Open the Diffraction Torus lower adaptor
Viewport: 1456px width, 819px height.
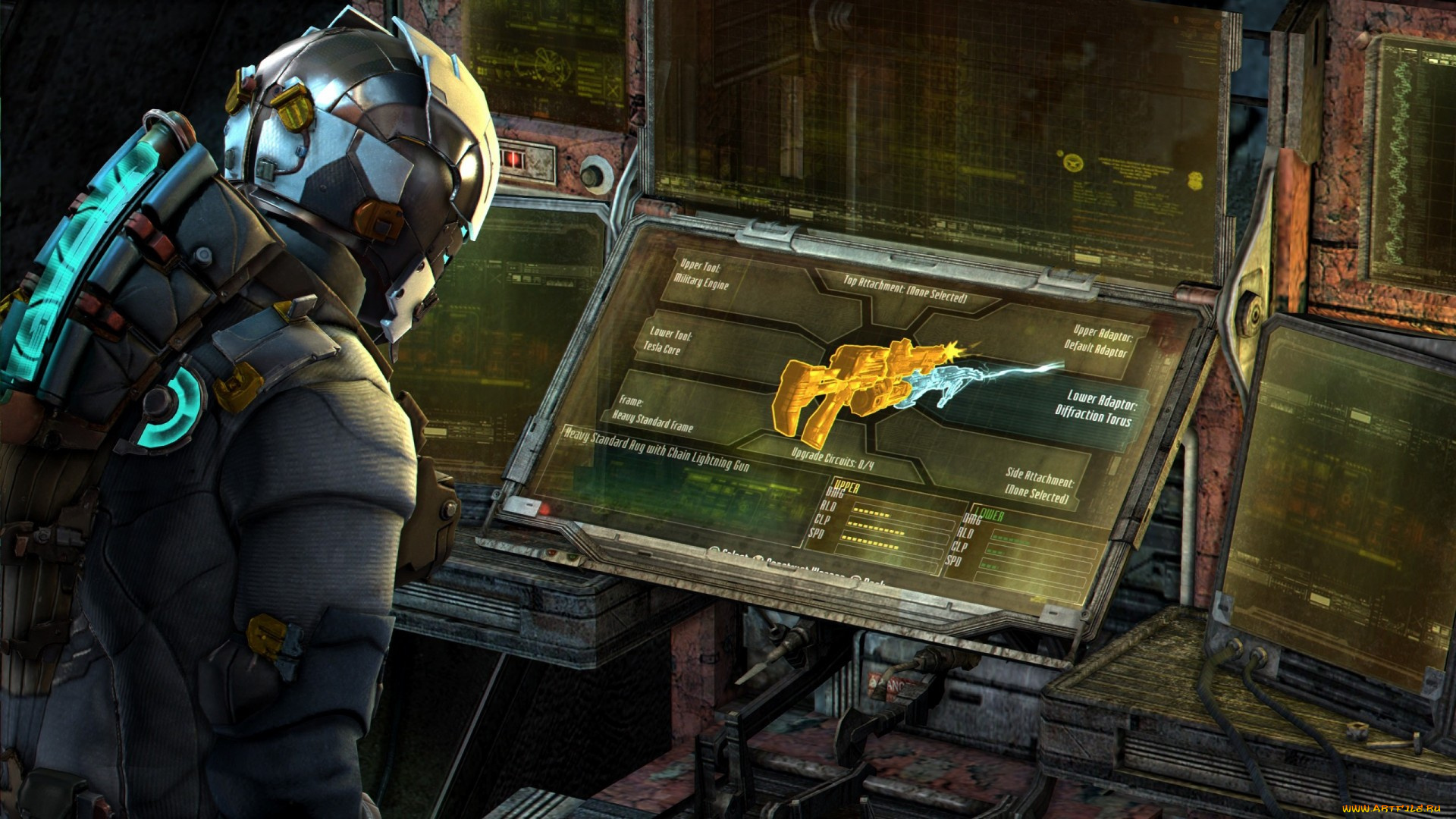(1096, 407)
